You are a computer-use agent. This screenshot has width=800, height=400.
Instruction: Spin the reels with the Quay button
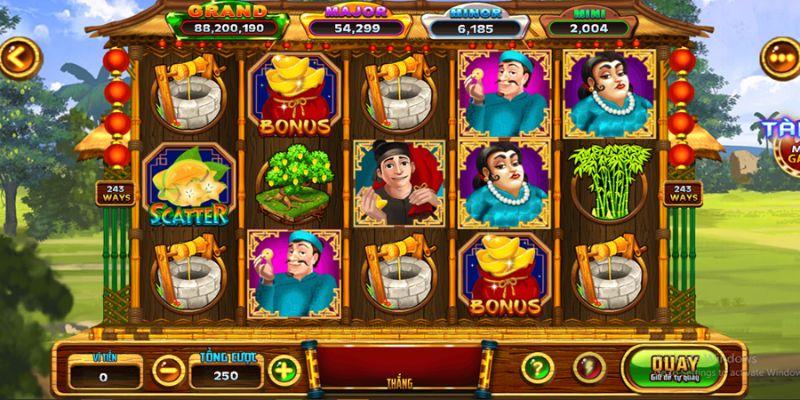(663, 367)
